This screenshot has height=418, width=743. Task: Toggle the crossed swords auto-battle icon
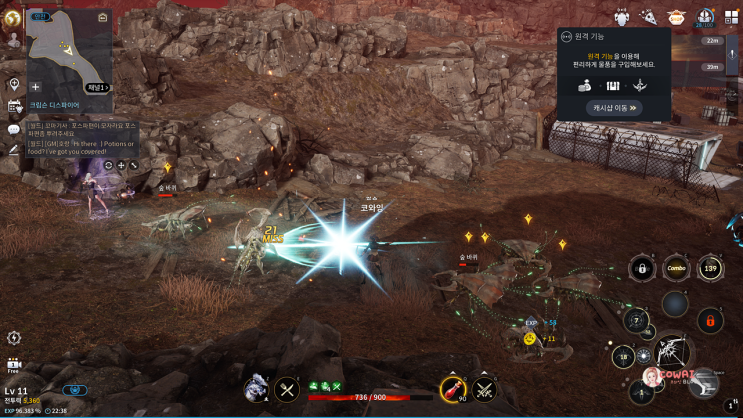486,387
